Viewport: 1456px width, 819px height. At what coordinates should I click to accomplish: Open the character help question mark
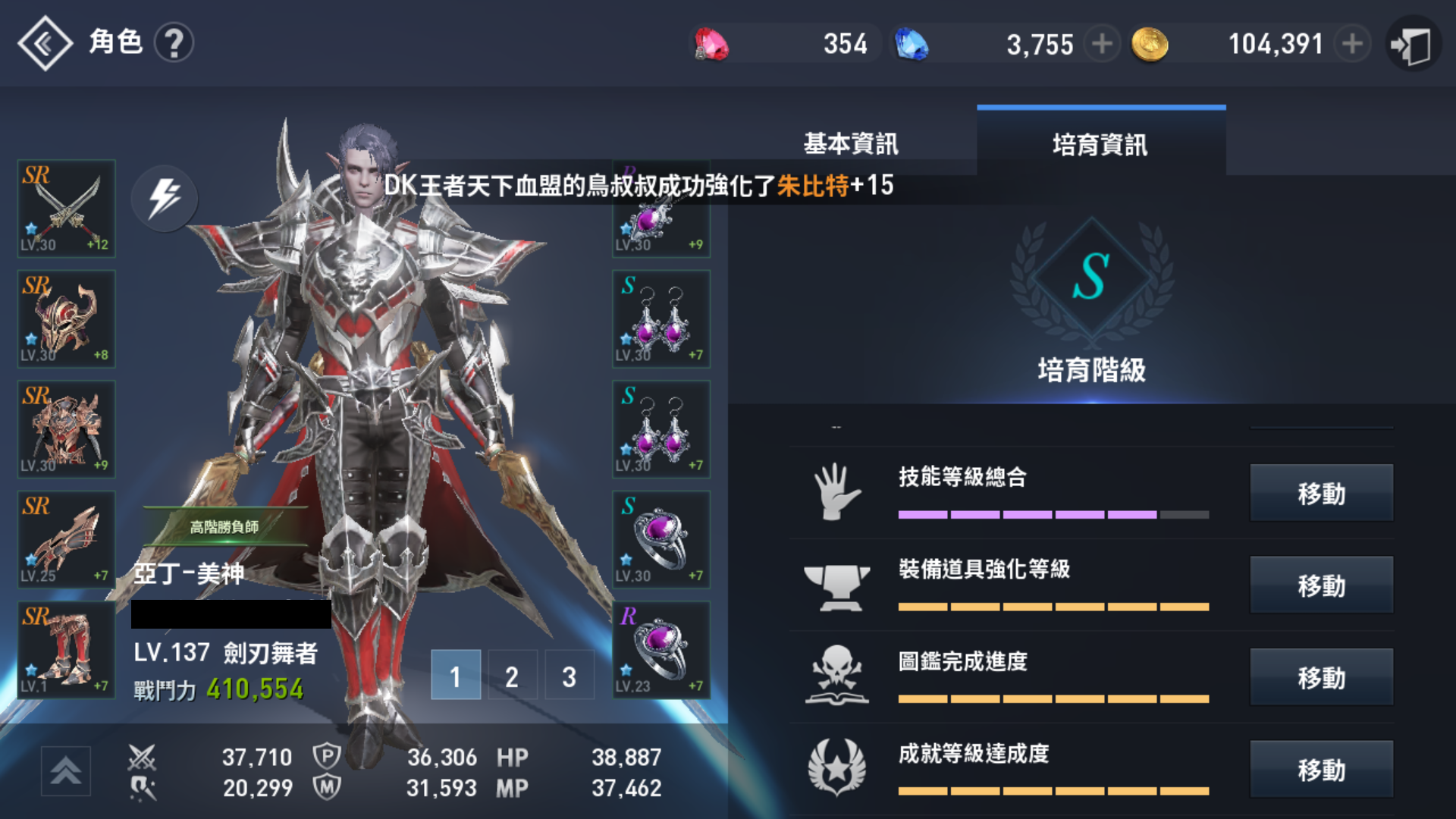[x=174, y=43]
